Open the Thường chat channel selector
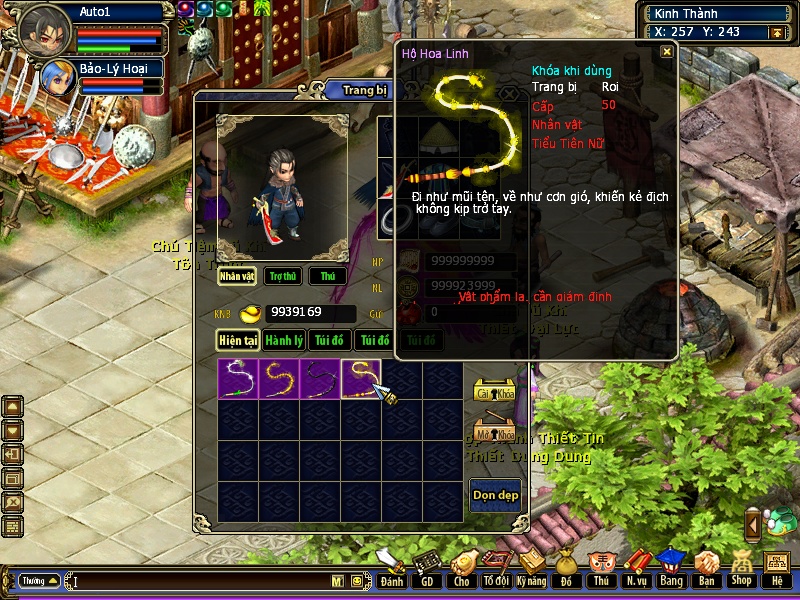The height and width of the screenshot is (600, 800). pyautogui.click(x=40, y=580)
